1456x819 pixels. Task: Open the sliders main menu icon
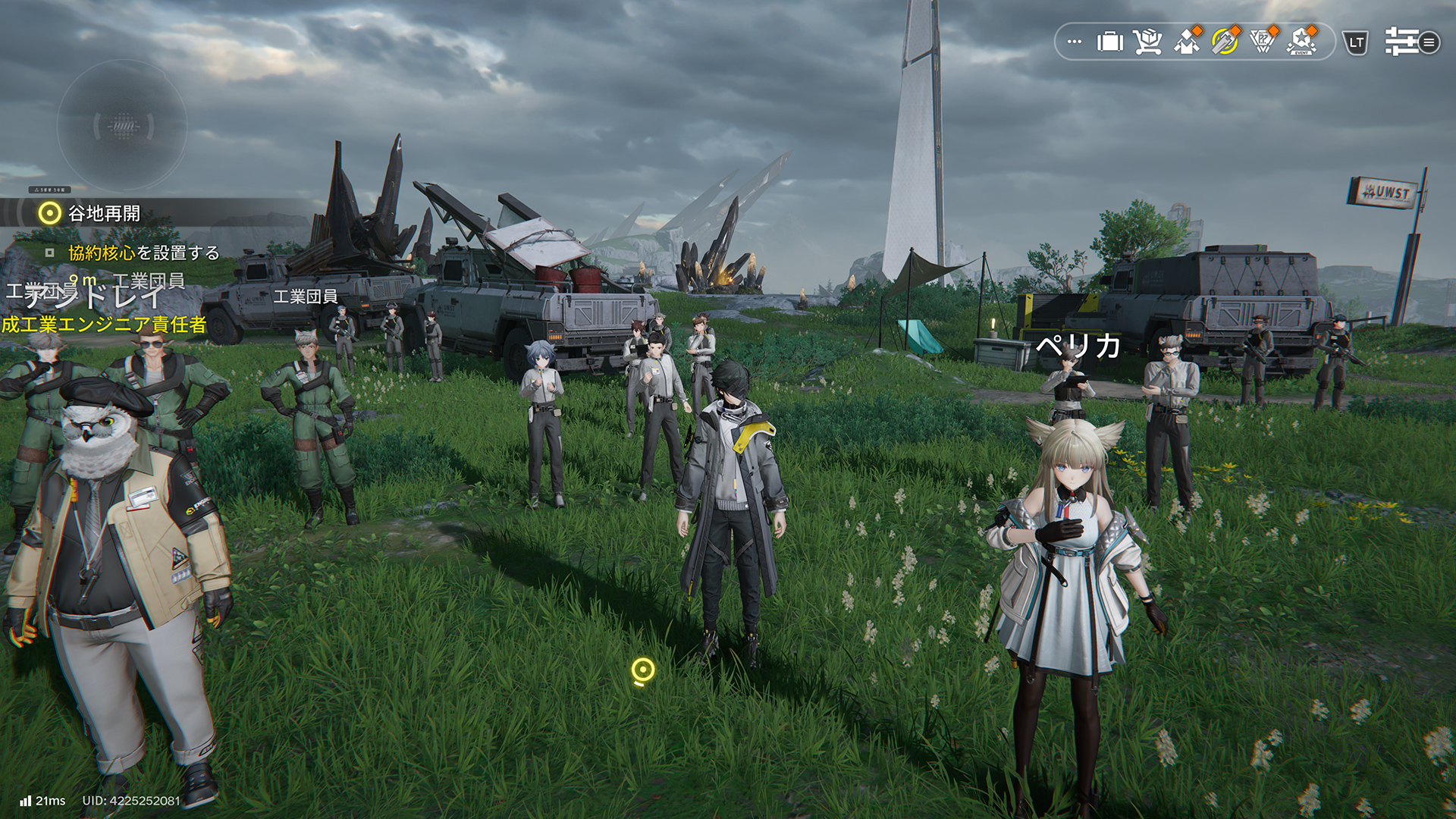click(1410, 42)
